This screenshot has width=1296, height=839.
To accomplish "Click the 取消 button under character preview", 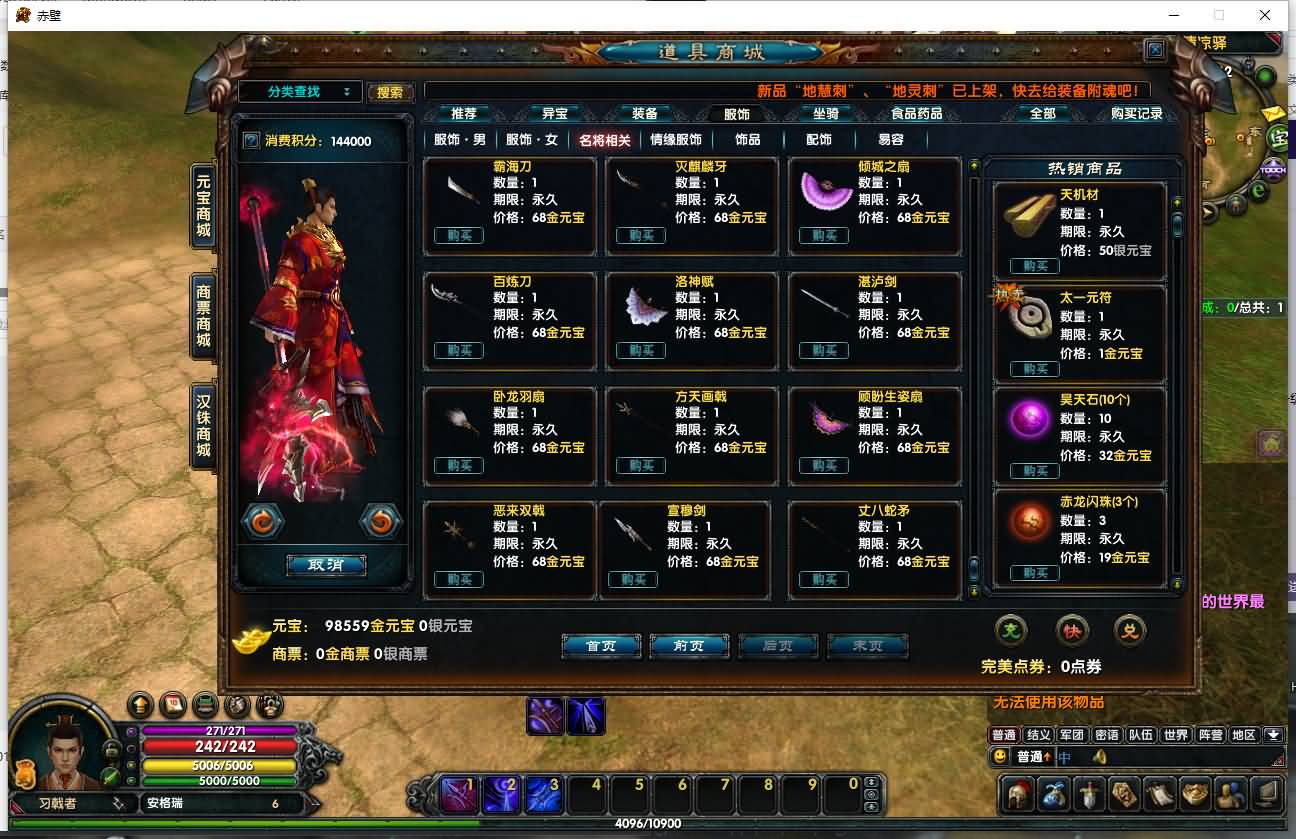I will pos(326,565).
